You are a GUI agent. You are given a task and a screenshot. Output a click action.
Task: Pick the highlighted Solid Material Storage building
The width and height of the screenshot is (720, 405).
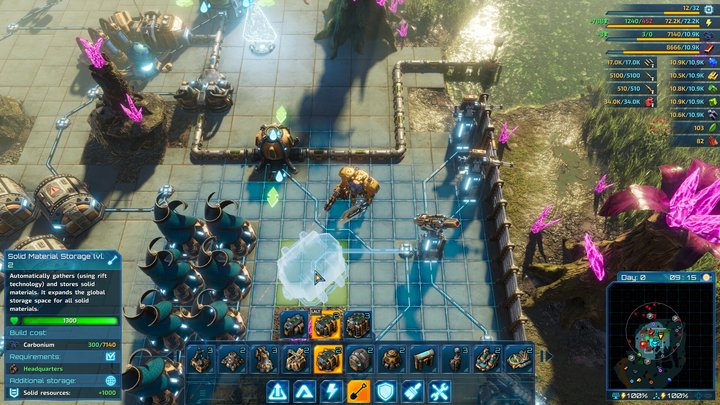pos(328,358)
